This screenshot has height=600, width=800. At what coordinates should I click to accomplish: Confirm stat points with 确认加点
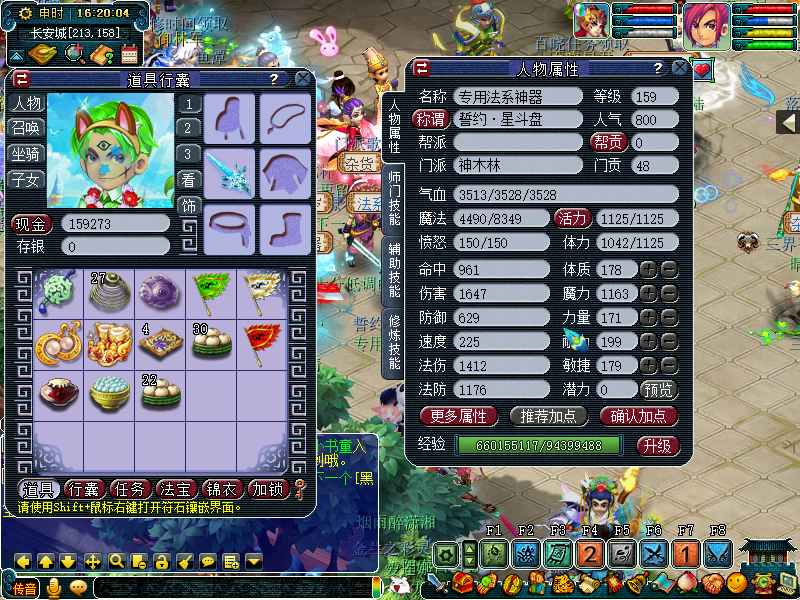(639, 416)
